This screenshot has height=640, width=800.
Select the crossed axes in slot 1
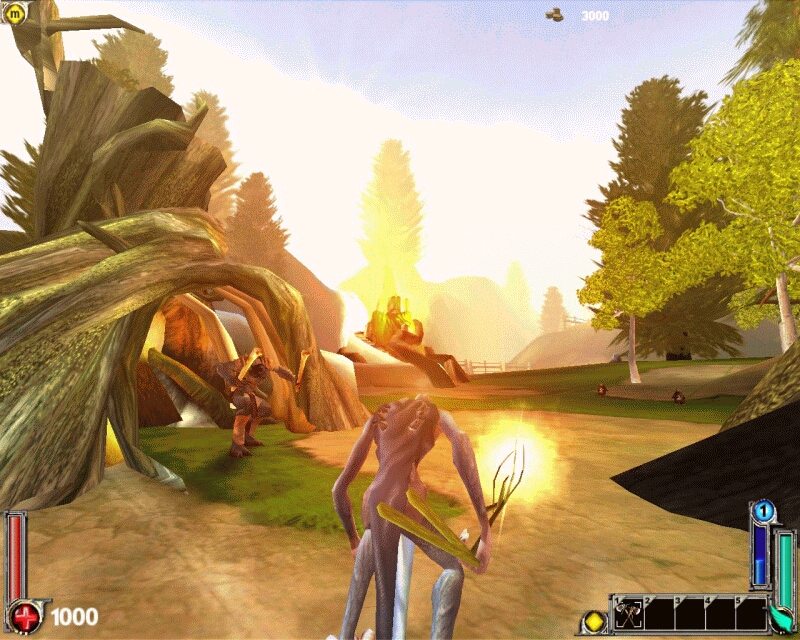click(x=627, y=613)
